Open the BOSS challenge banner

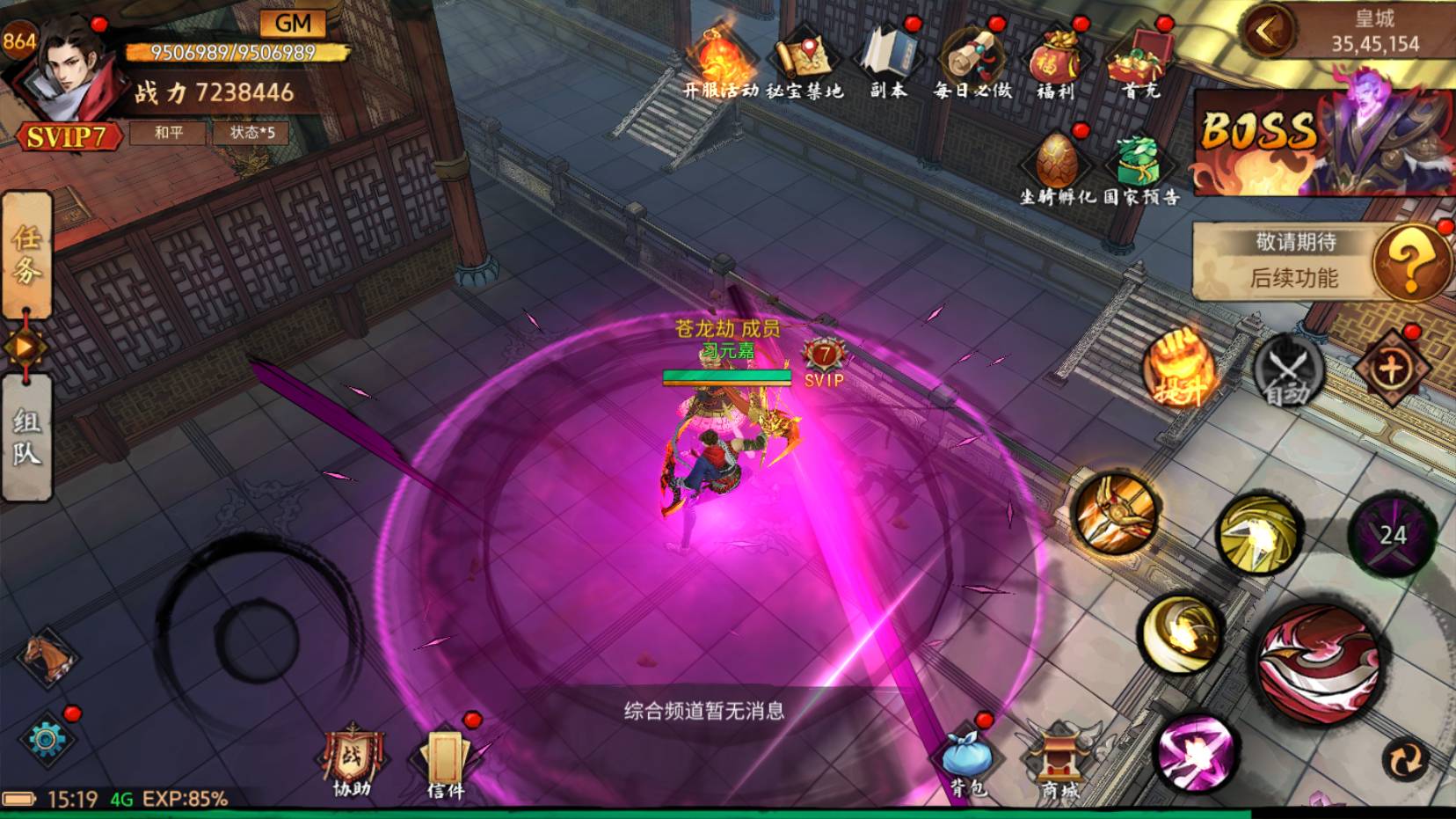(x=1323, y=141)
